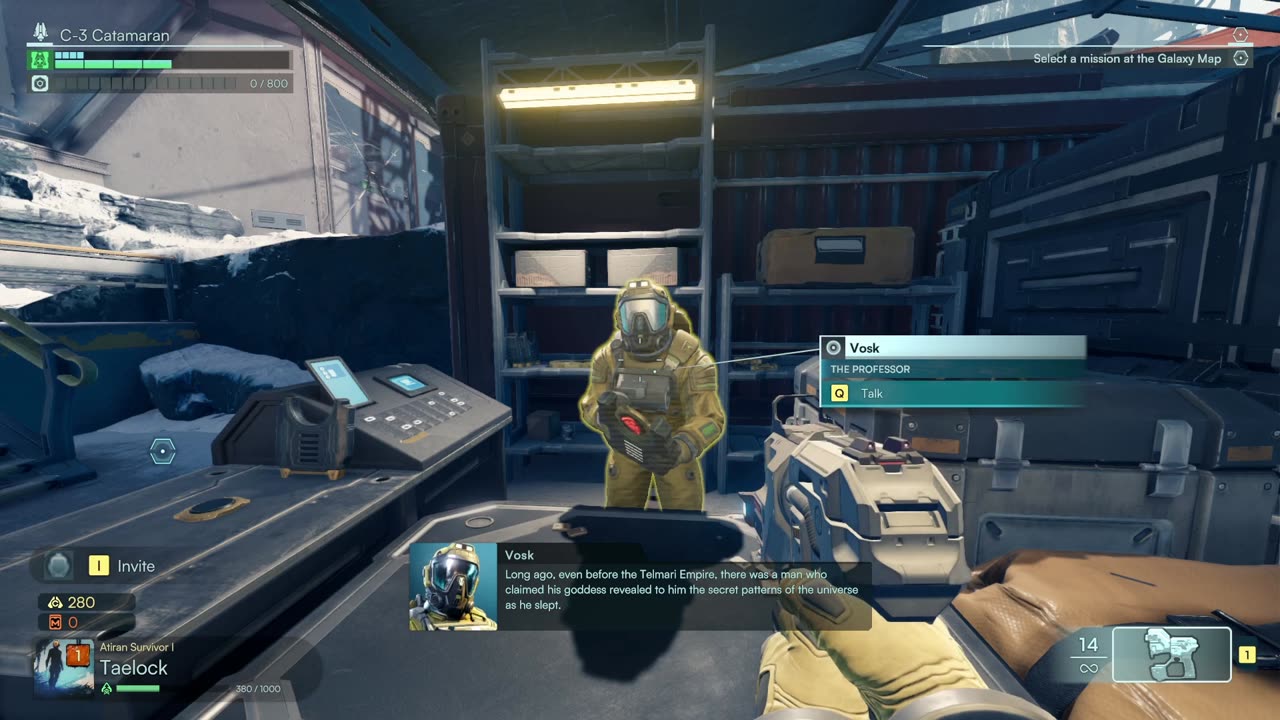Click the Invite player option

(135, 566)
